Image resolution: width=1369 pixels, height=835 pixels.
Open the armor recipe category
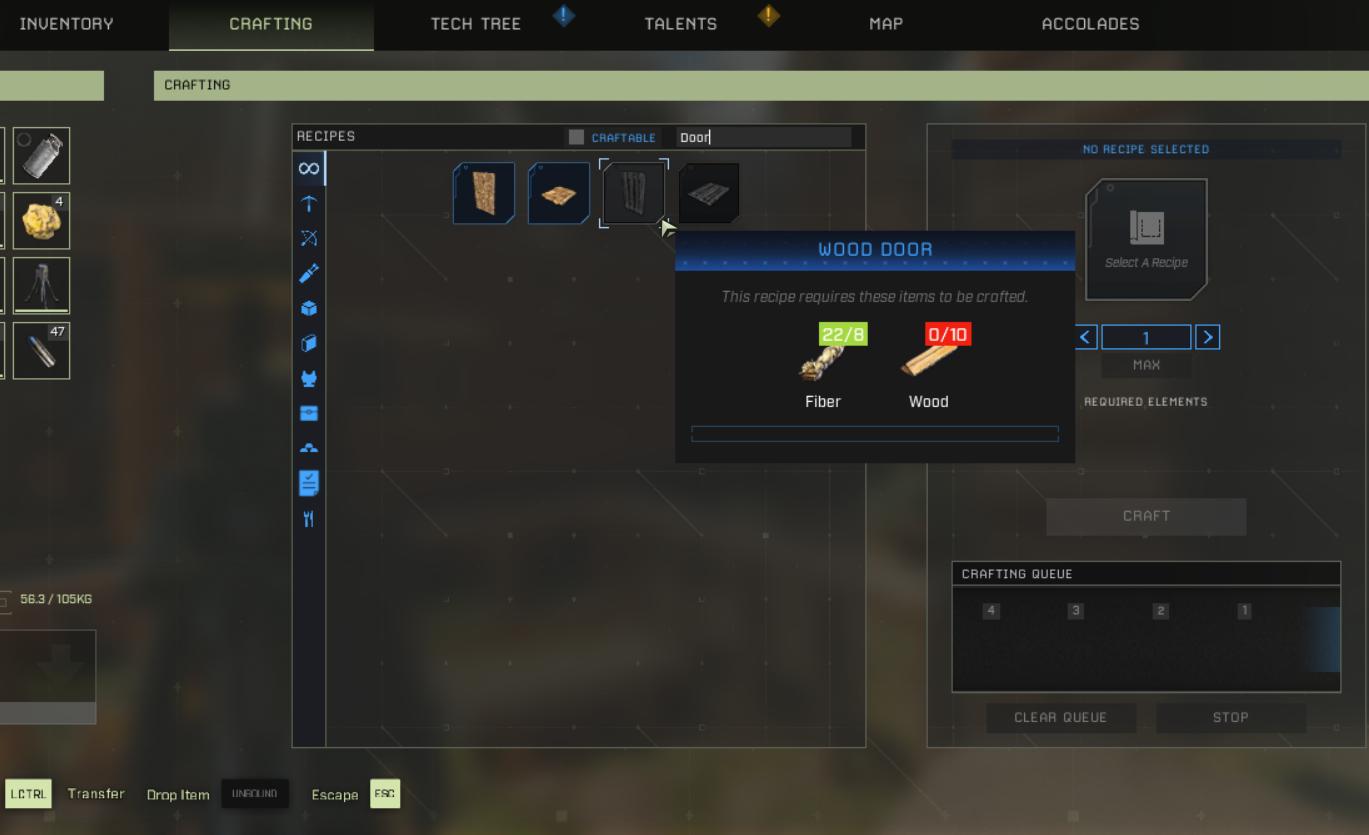pyautogui.click(x=310, y=378)
